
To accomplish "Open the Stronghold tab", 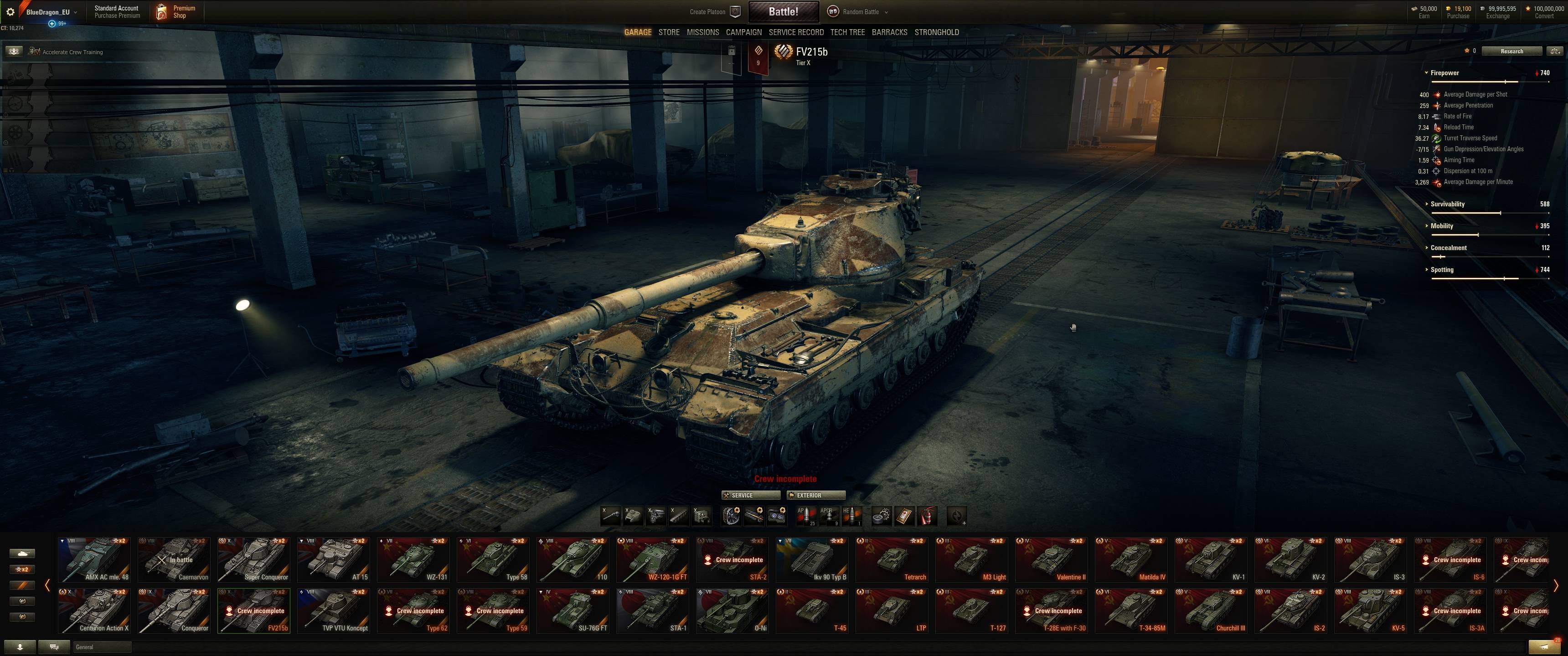I will pyautogui.click(x=936, y=32).
